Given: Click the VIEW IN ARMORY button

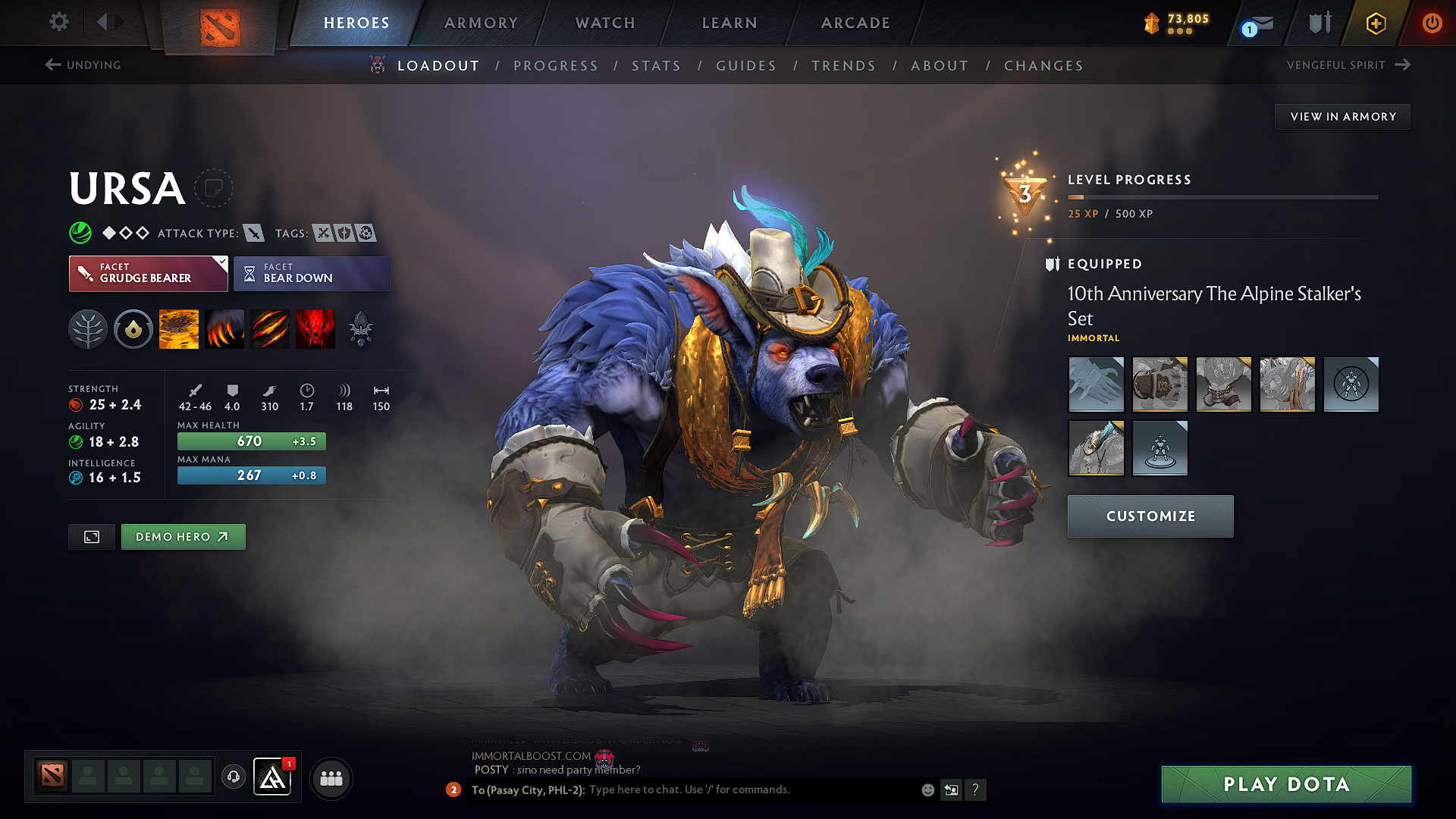Looking at the screenshot, I should 1341,116.
